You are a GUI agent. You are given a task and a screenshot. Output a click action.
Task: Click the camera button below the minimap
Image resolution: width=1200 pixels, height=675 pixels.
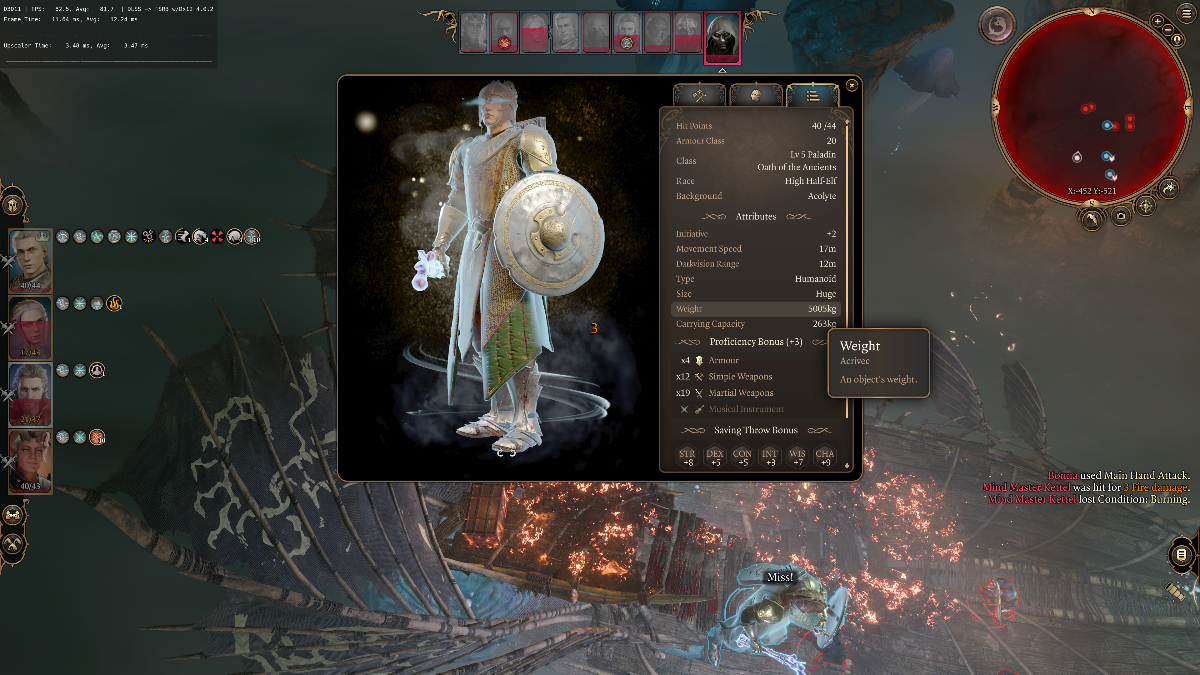(x=1121, y=216)
